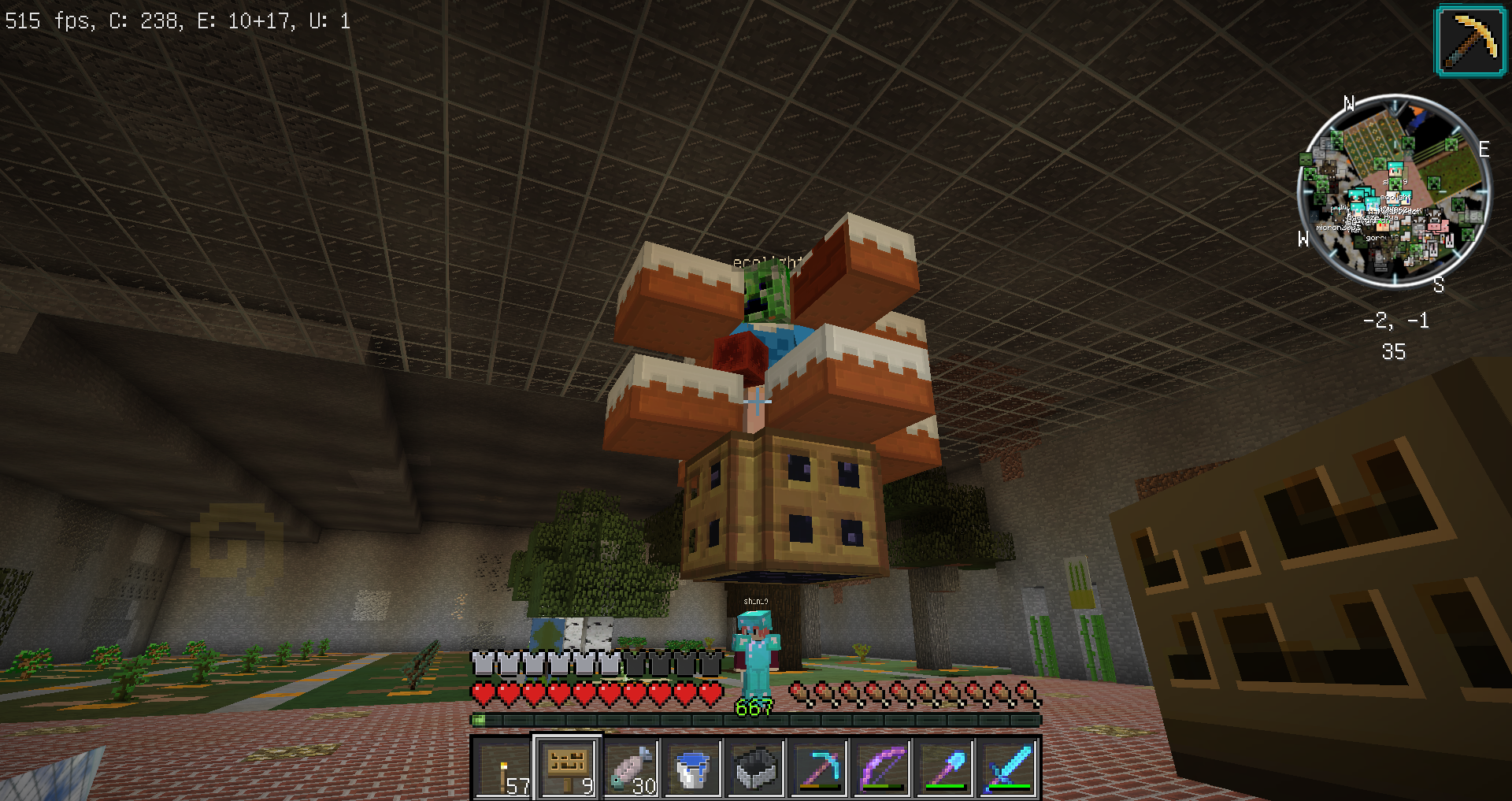Select the sign hotbar slot
This screenshot has width=1512, height=801.
coord(567,768)
